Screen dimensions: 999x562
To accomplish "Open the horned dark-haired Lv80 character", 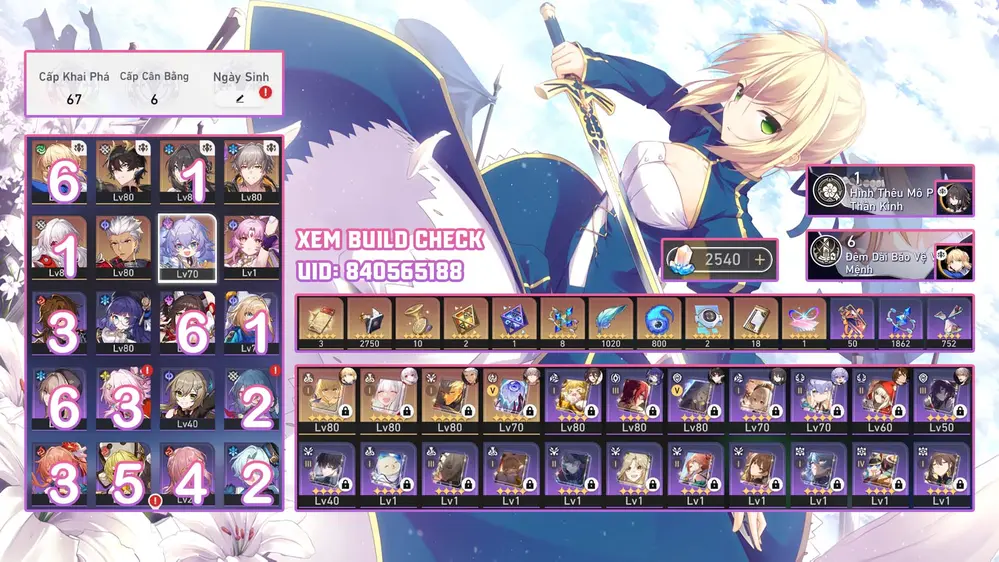I will coord(125,170).
